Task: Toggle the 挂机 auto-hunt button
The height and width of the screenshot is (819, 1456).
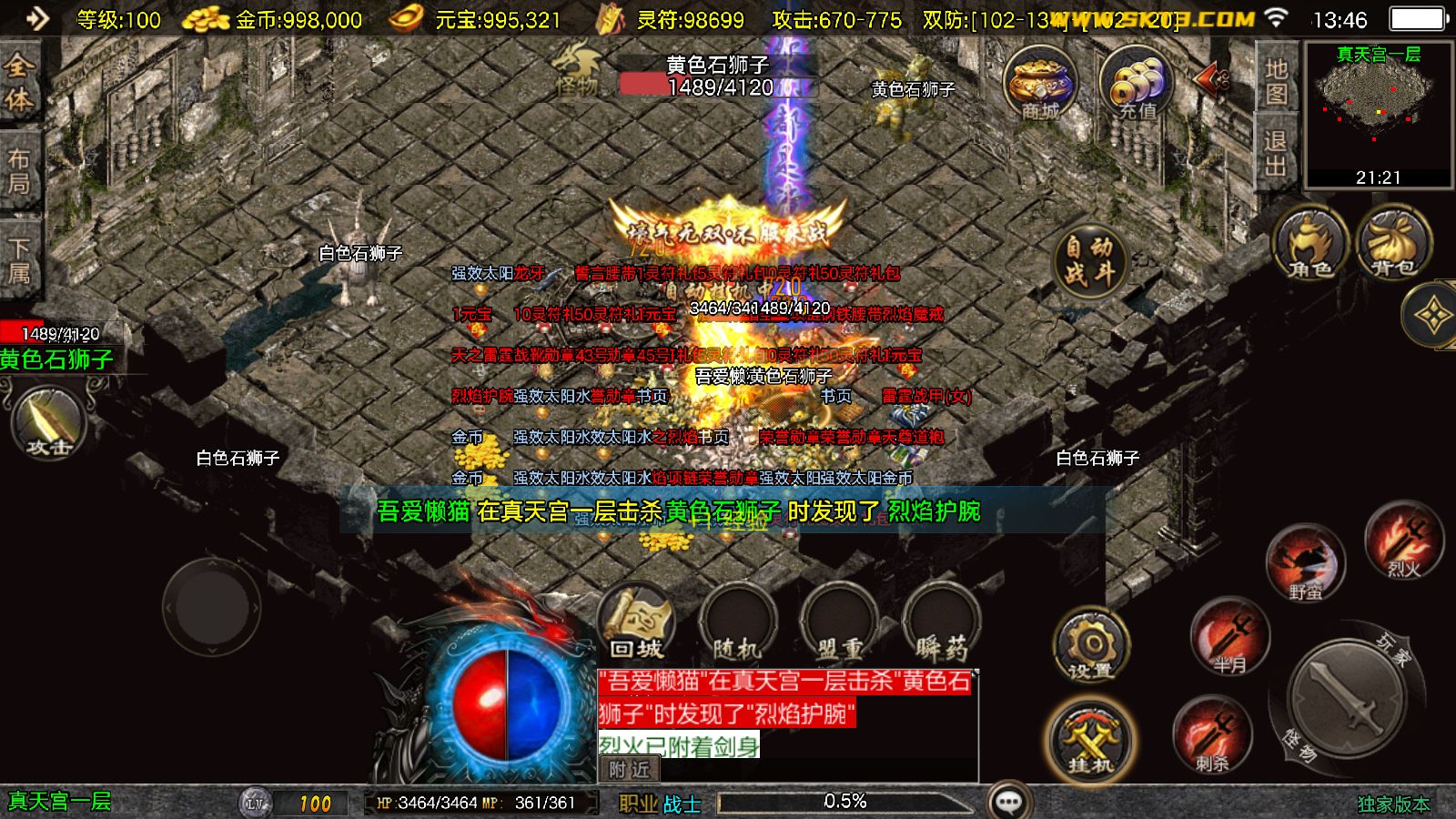Action: pyautogui.click(x=1090, y=741)
